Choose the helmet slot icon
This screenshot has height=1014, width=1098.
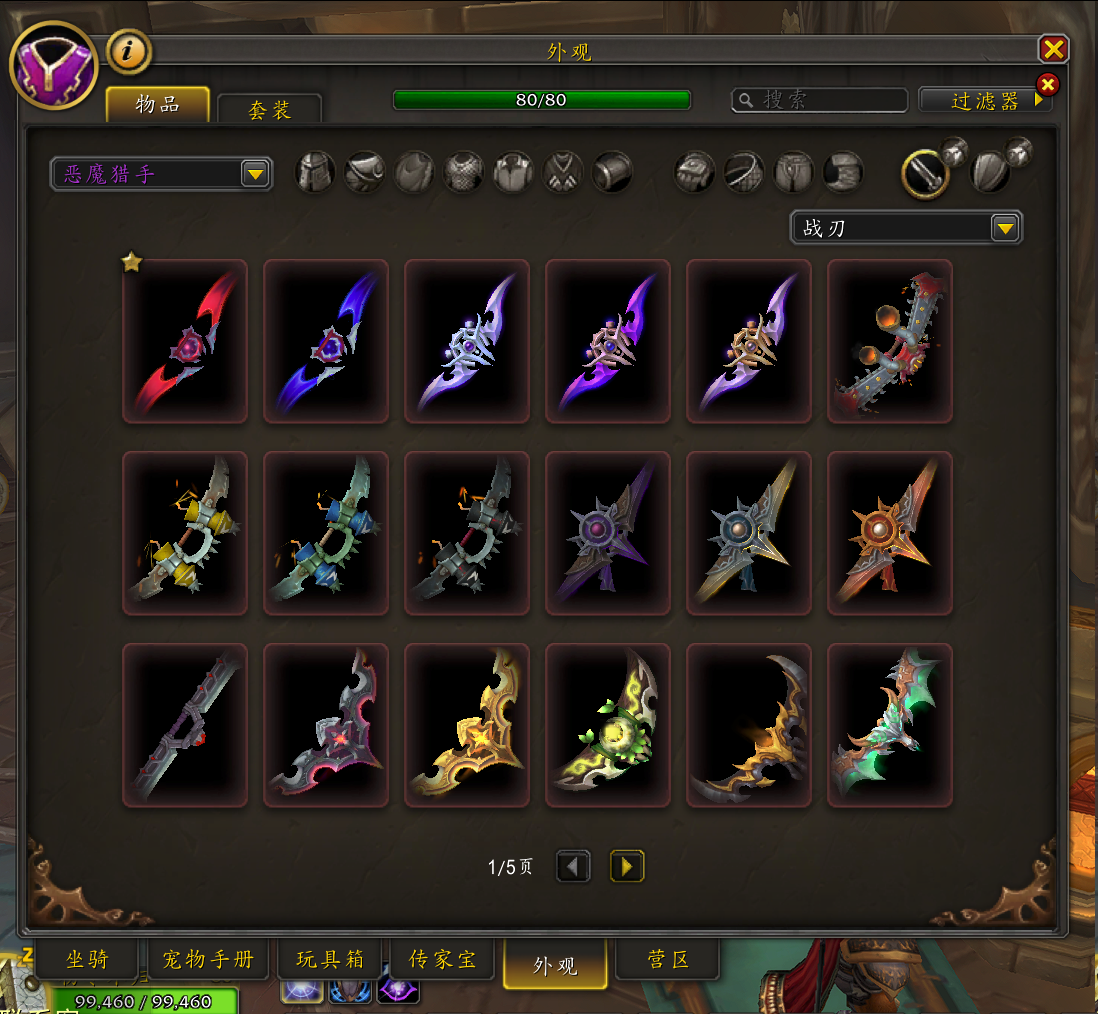pyautogui.click(x=315, y=172)
